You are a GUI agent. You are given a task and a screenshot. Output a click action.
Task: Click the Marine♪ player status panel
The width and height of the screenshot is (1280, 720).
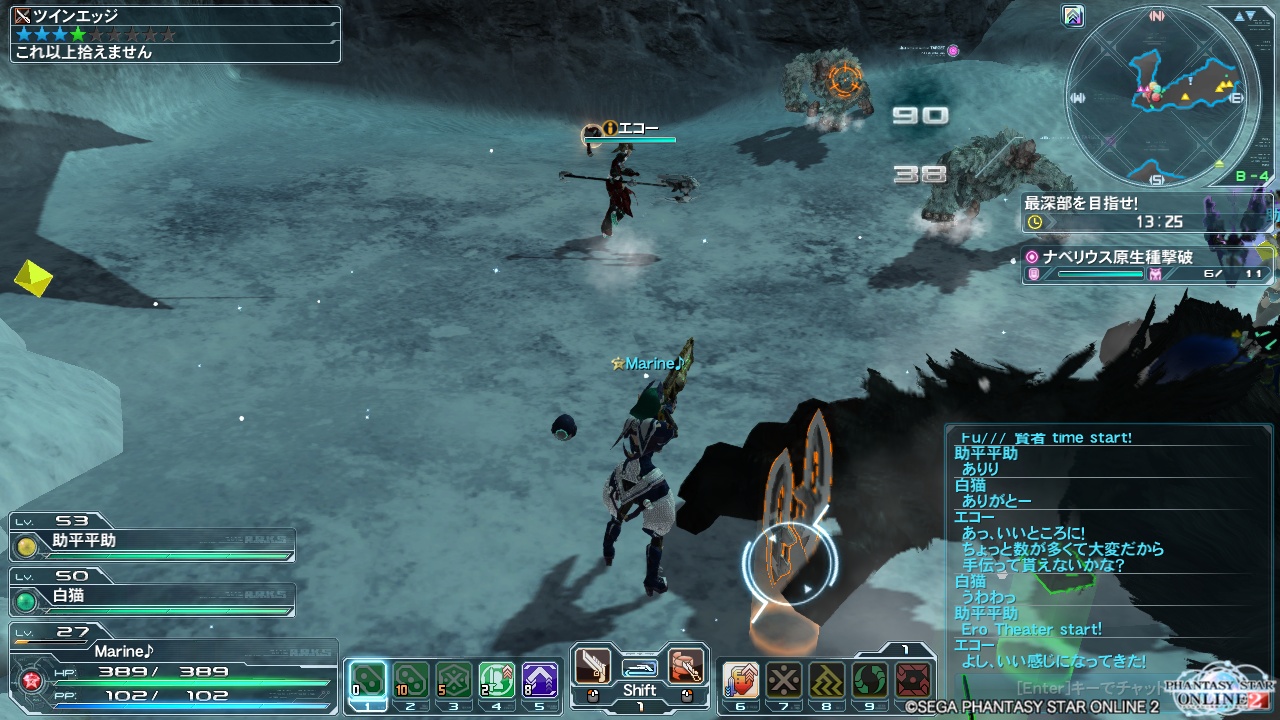170,670
